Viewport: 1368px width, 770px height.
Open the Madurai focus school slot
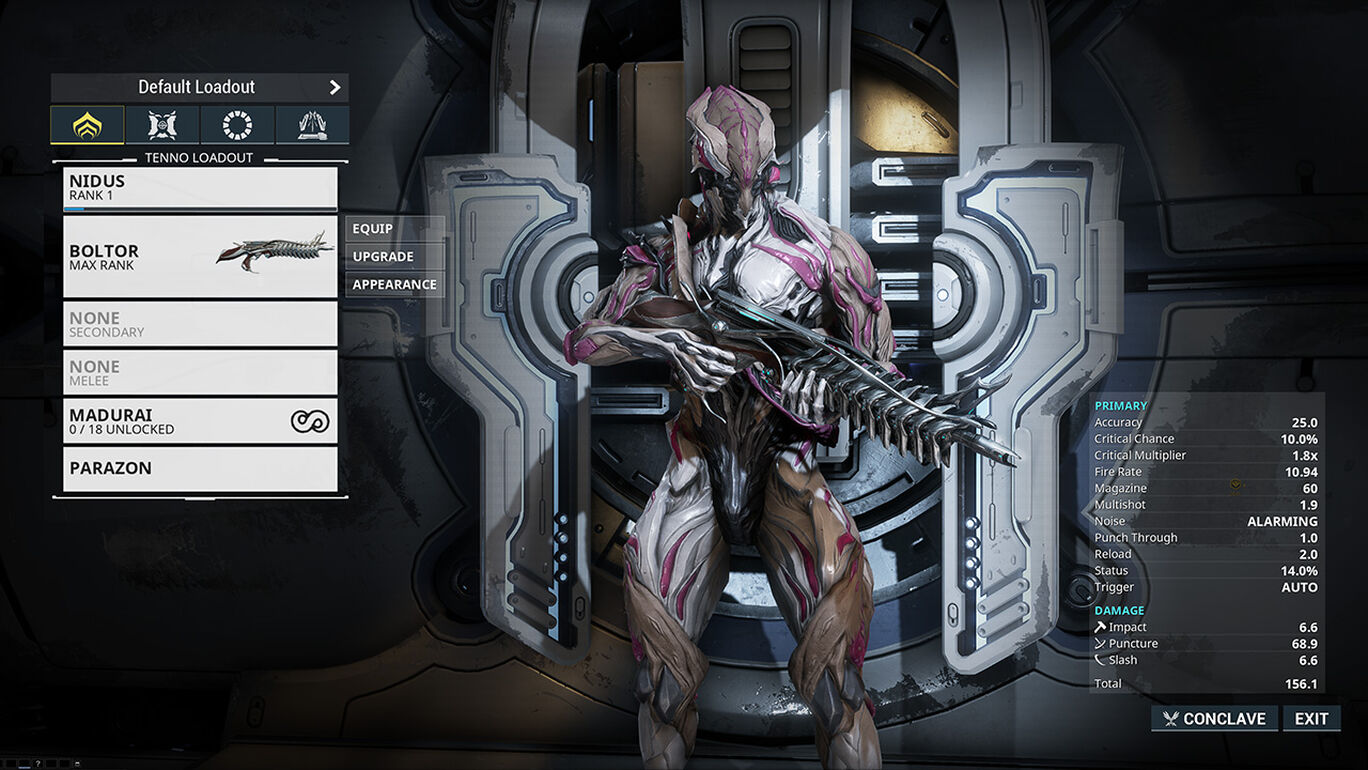(200, 421)
